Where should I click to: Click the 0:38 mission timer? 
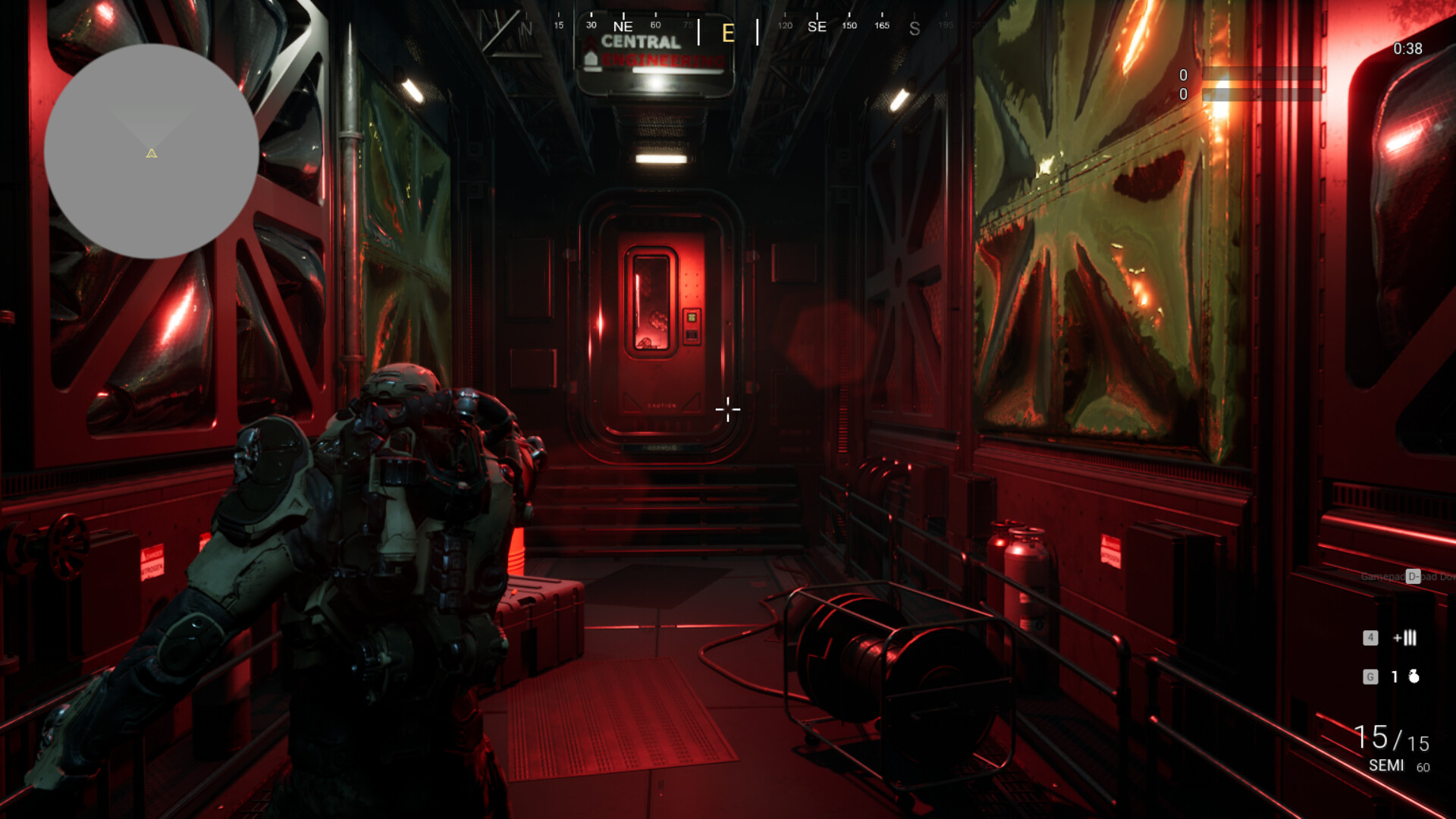1408,49
